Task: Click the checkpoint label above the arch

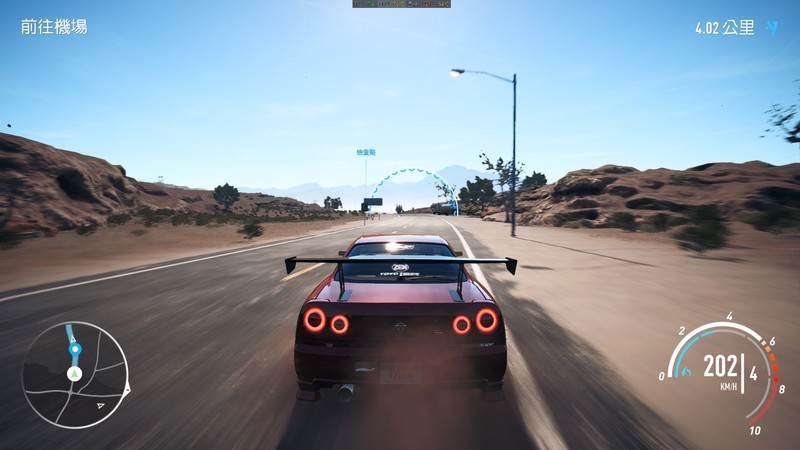Action: pos(366,152)
